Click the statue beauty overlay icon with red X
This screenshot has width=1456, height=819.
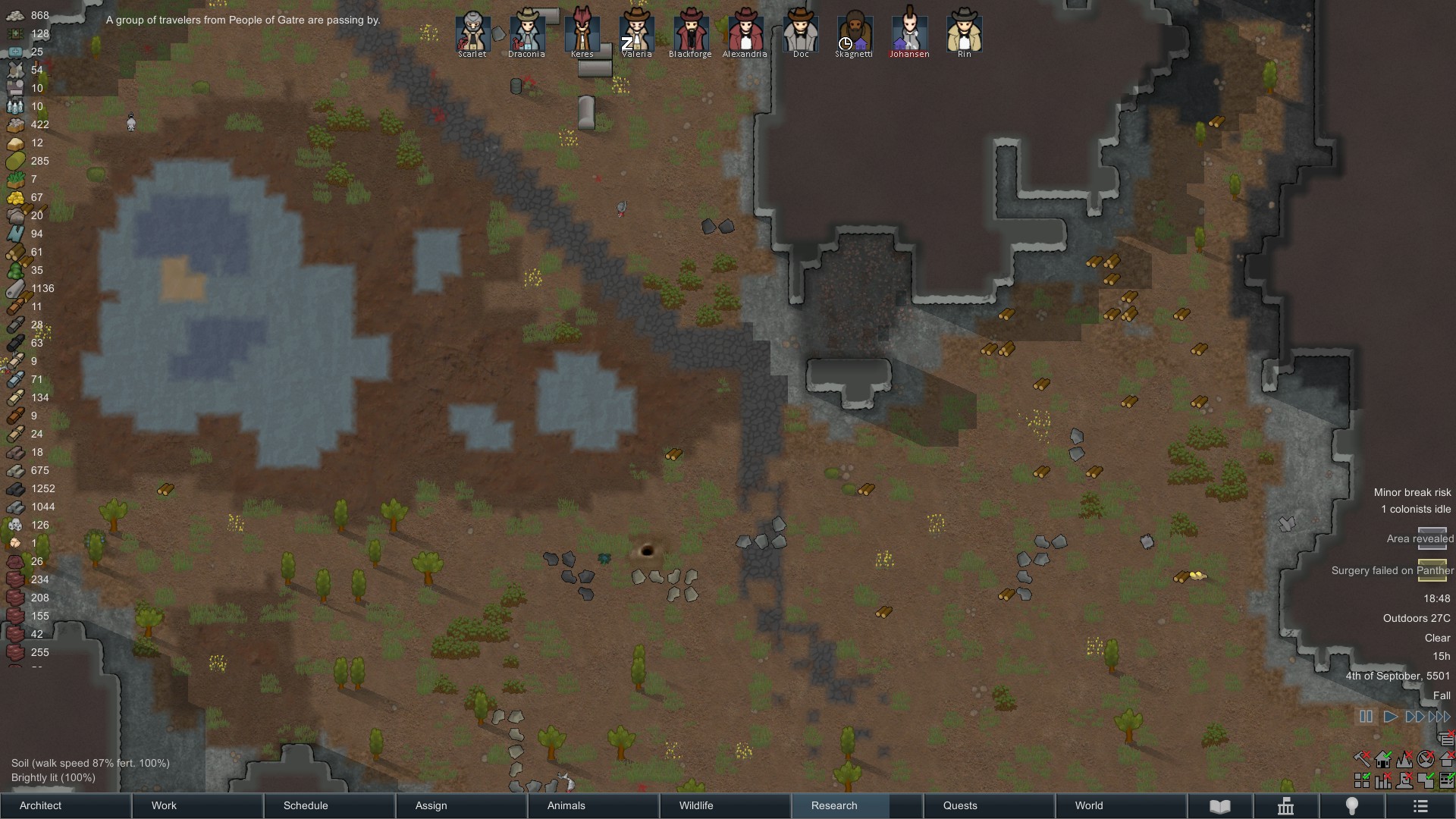1404,781
